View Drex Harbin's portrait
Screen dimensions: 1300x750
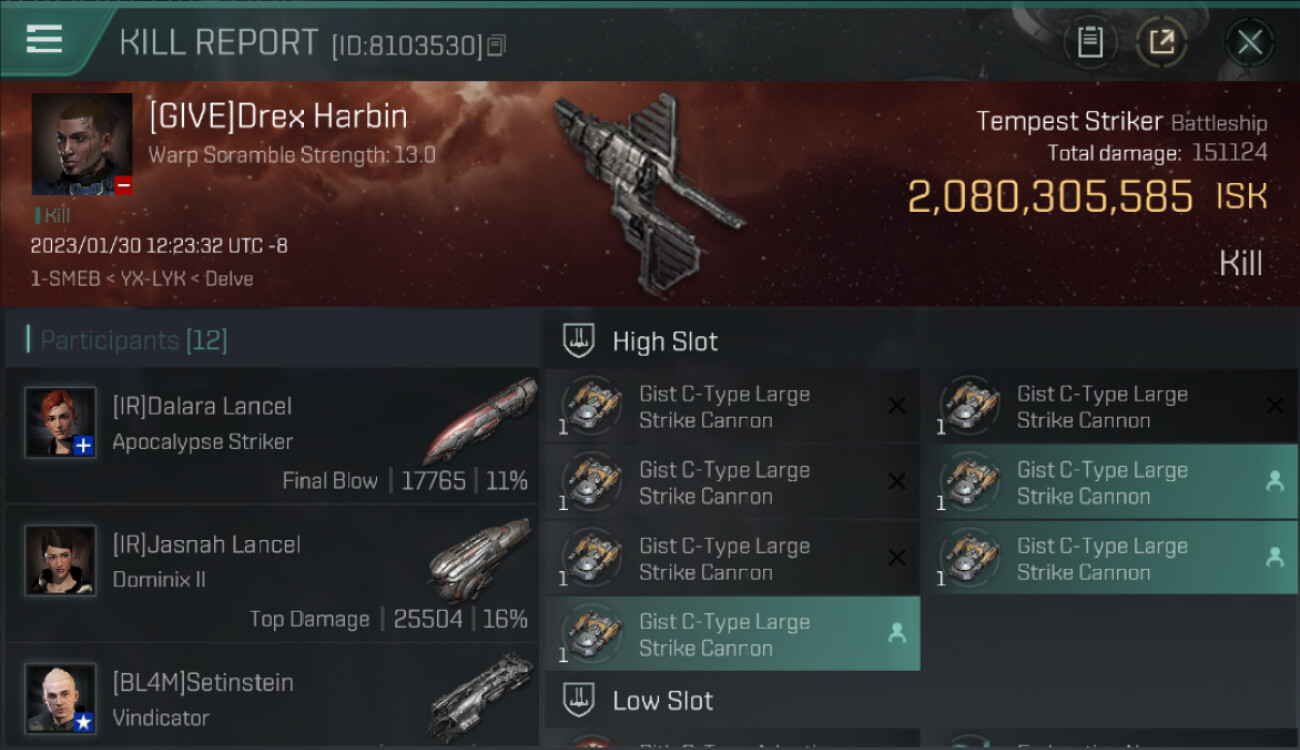[x=82, y=144]
